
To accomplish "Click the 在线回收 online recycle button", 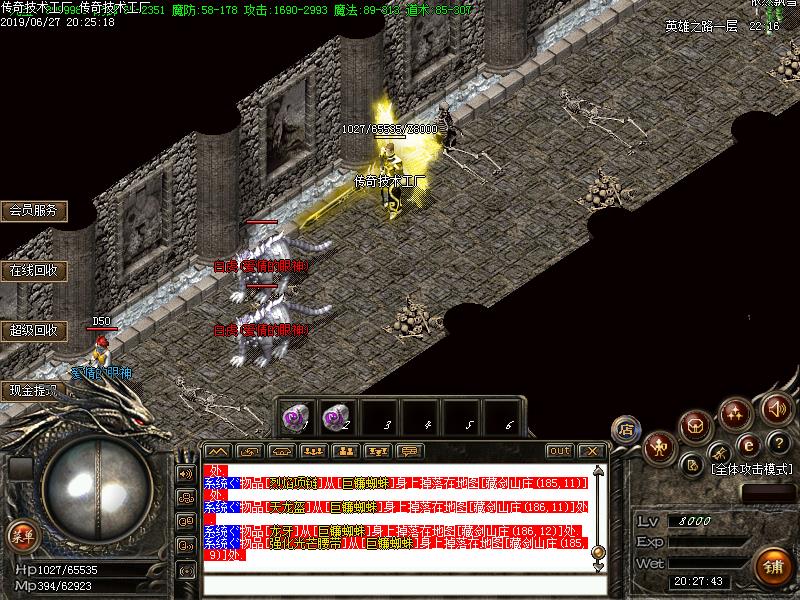I will click(33, 270).
